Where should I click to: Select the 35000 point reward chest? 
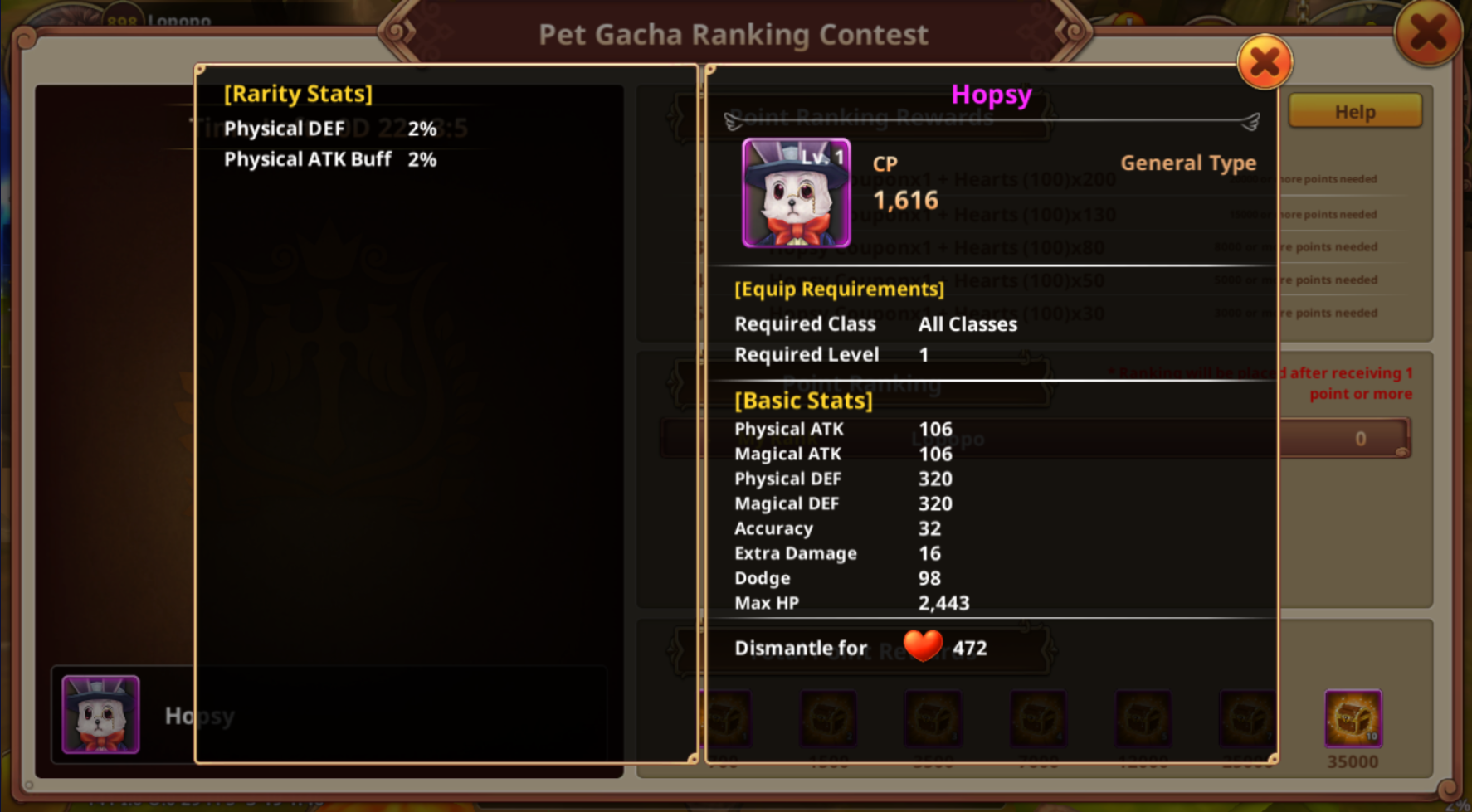coord(1353,717)
